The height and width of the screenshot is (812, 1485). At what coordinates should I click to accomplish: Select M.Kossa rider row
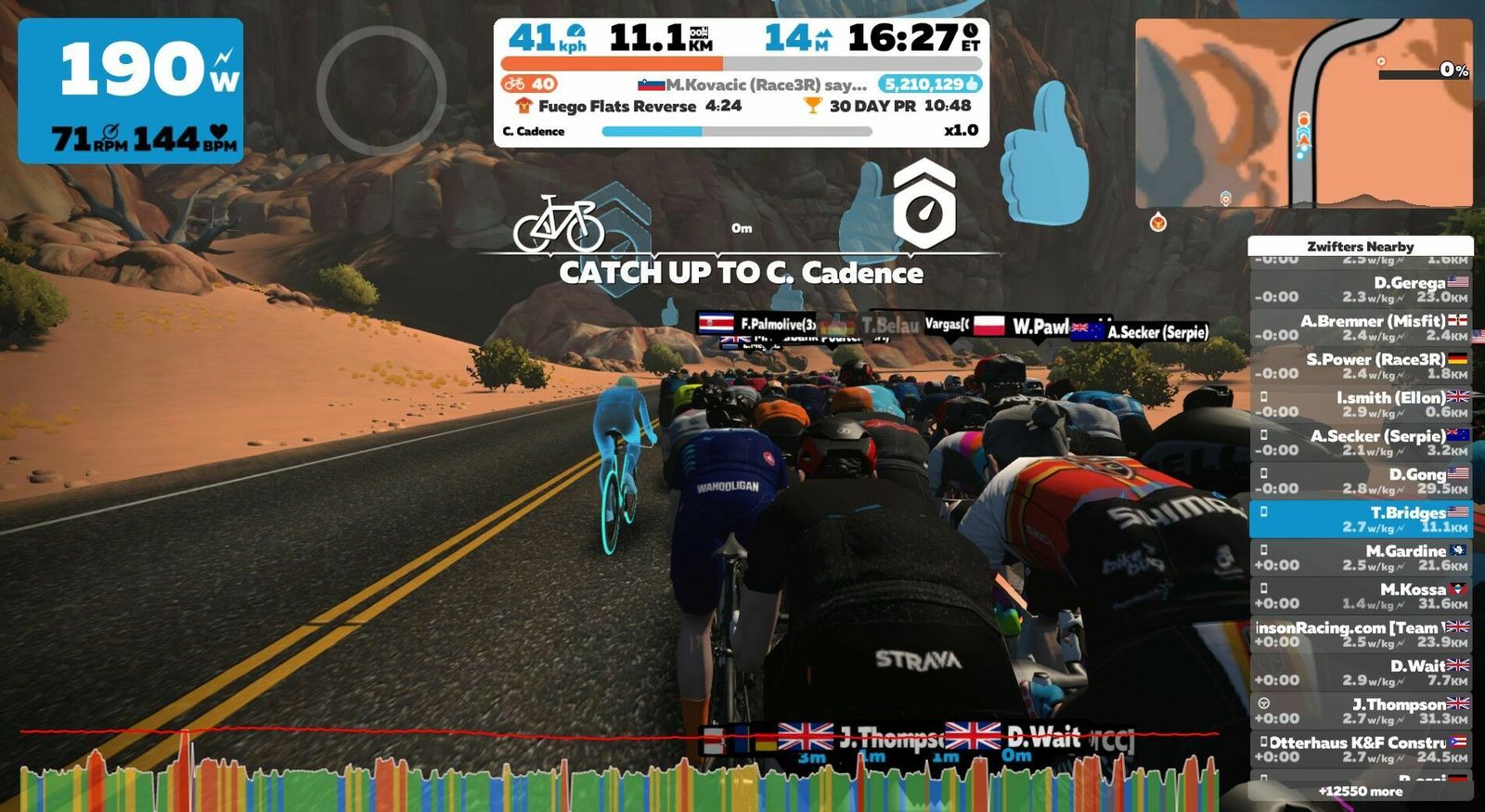1360,596
